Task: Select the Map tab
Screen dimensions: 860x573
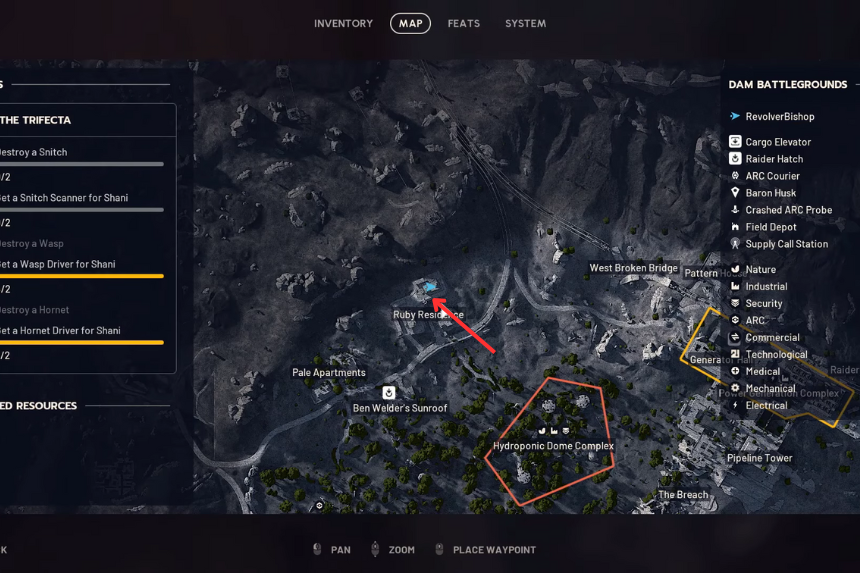Action: pyautogui.click(x=410, y=23)
